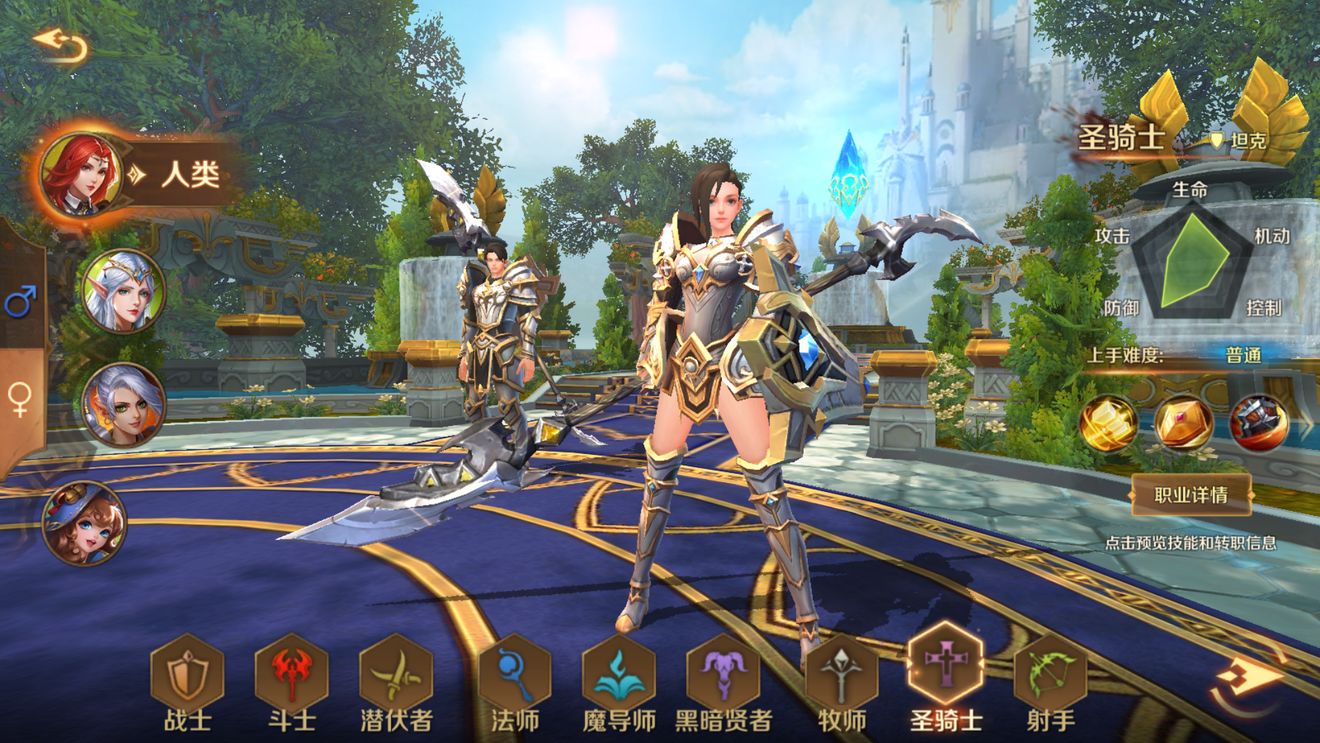Select the small girl with blue hat portrait

pos(84,523)
